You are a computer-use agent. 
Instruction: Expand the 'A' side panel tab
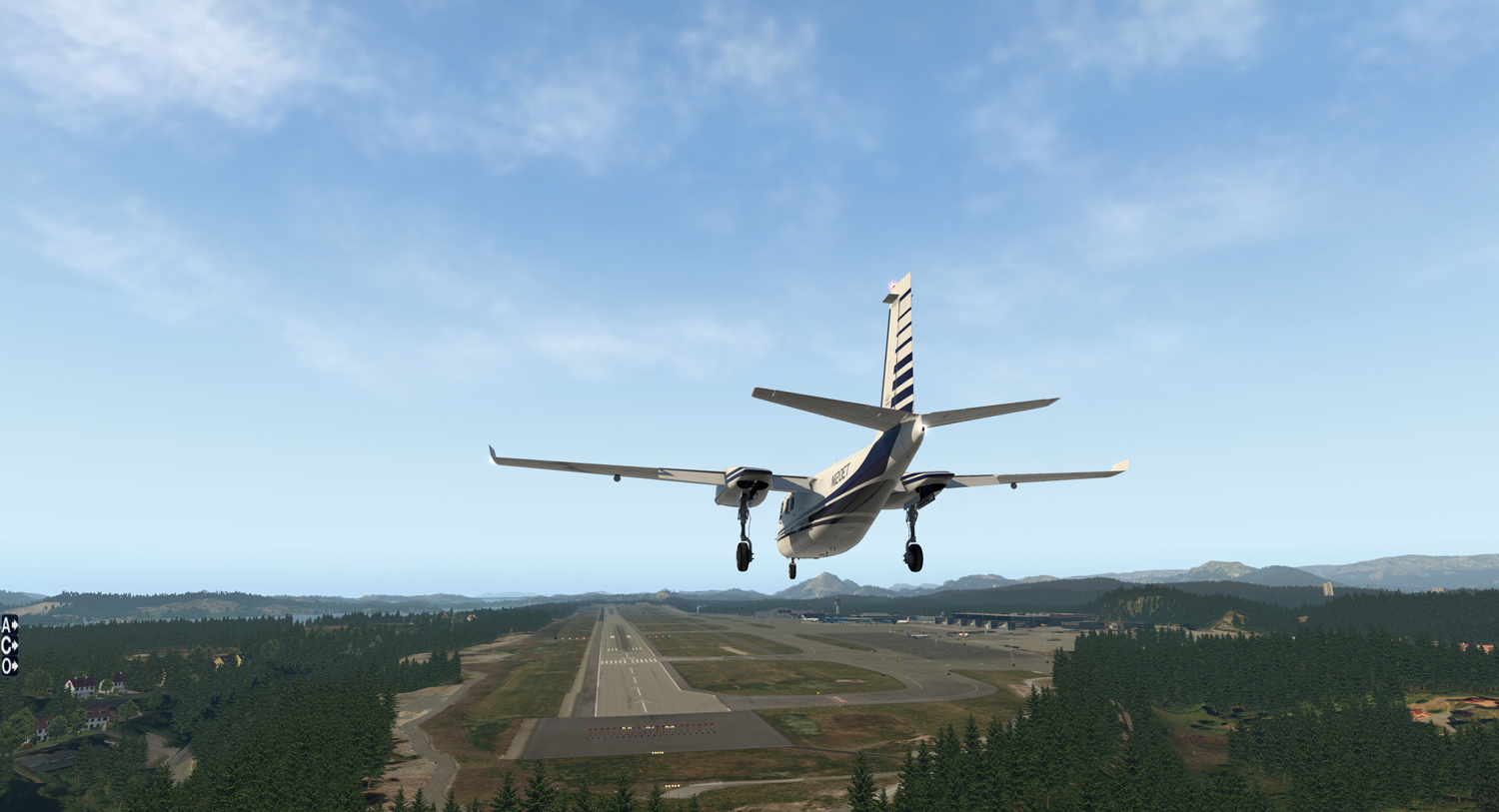tap(9, 625)
